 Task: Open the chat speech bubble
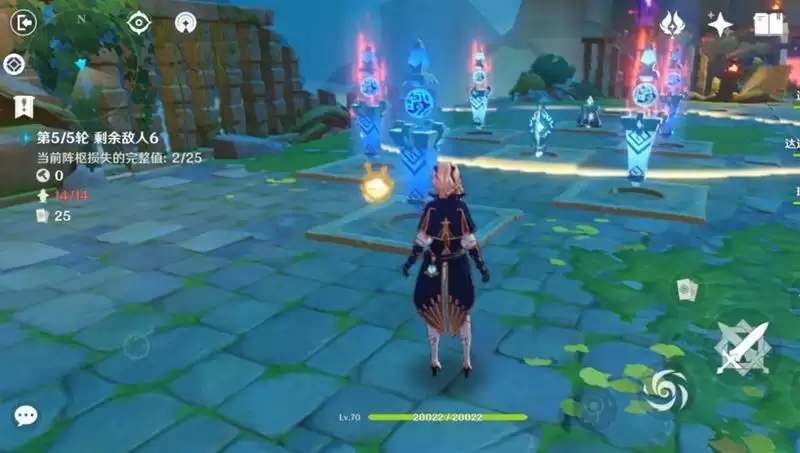coord(26,415)
